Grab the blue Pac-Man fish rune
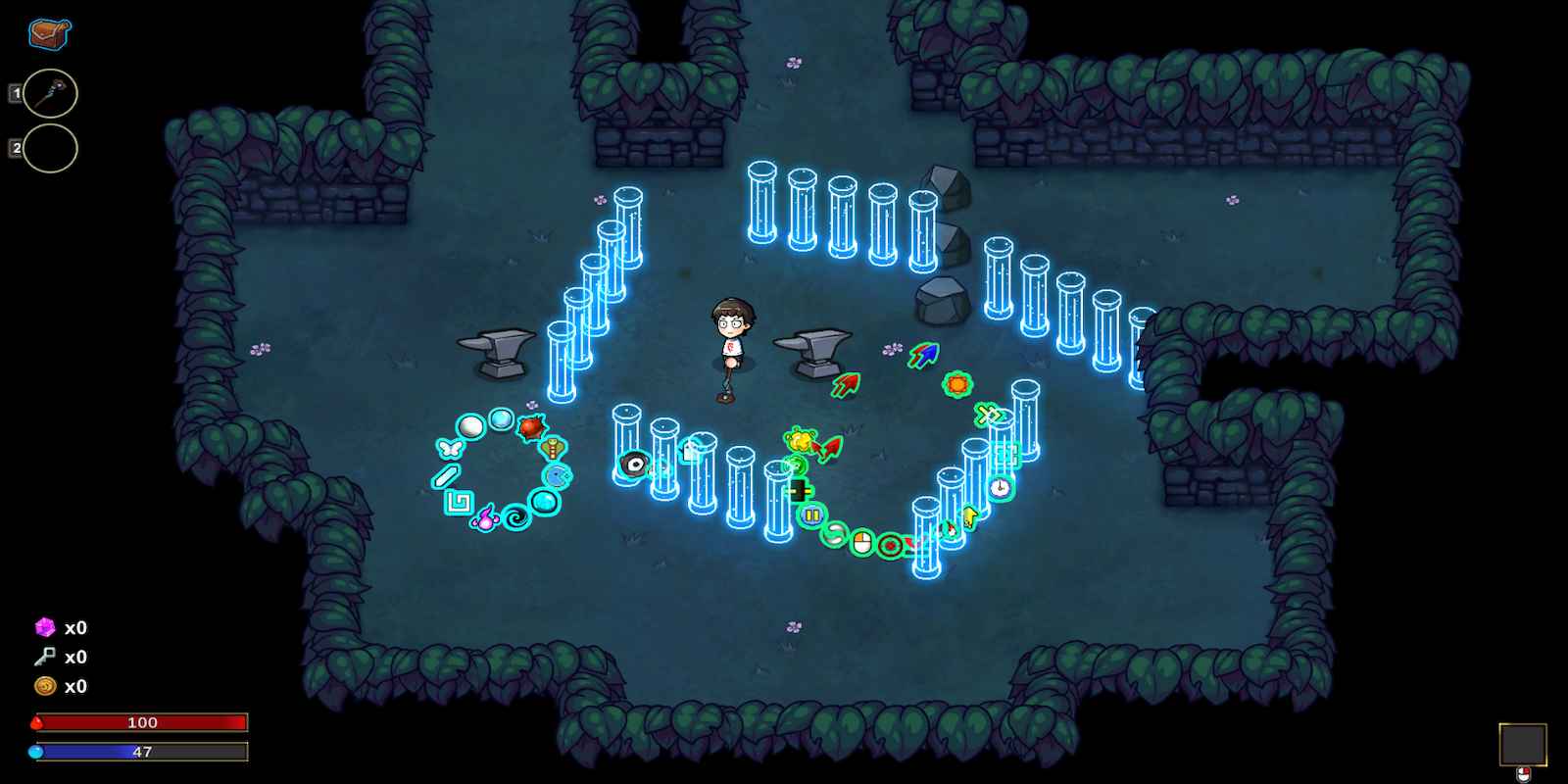The width and height of the screenshot is (1568, 784). [557, 474]
